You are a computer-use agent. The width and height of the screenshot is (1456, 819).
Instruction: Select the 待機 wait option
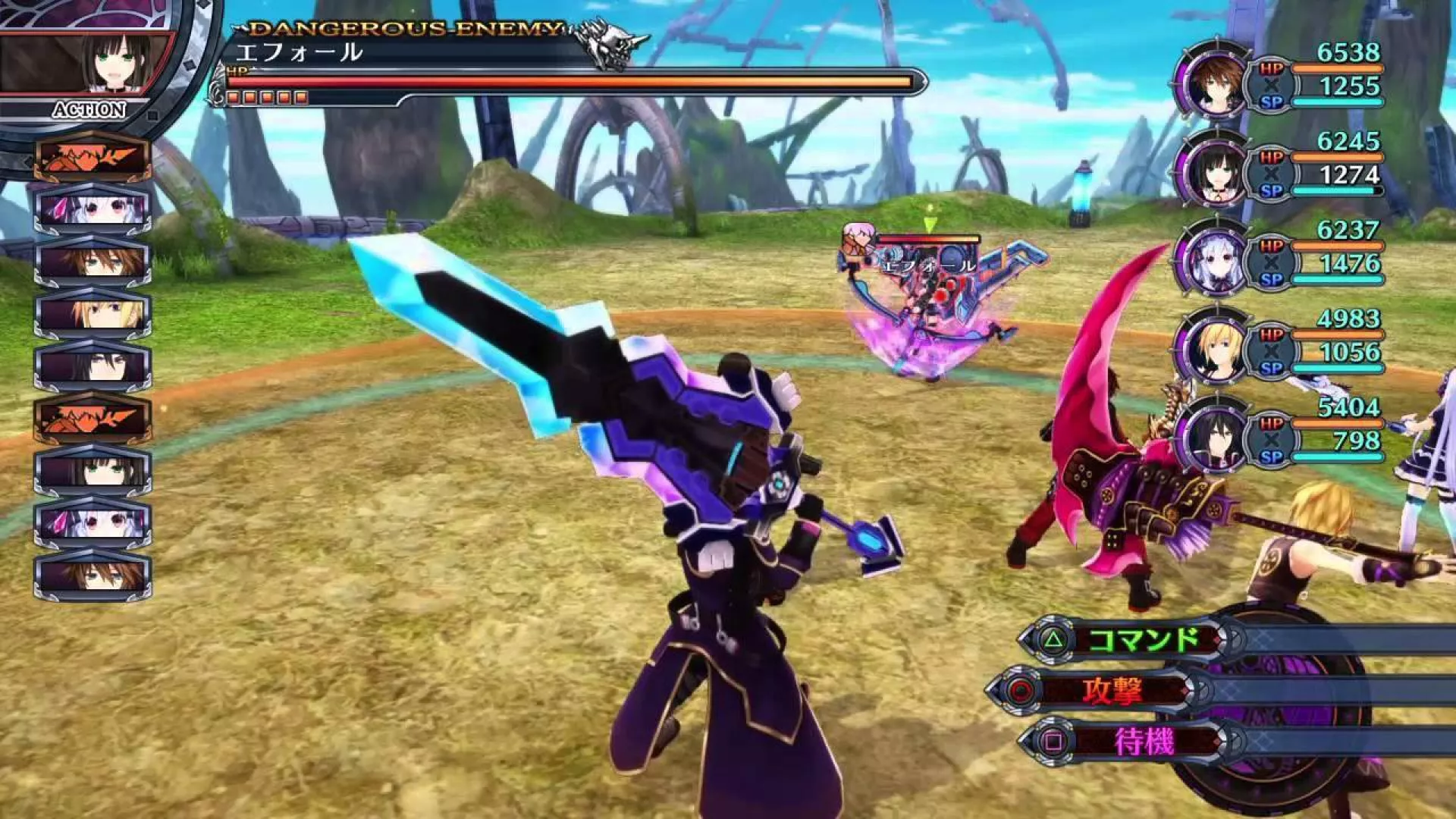click(x=1144, y=742)
